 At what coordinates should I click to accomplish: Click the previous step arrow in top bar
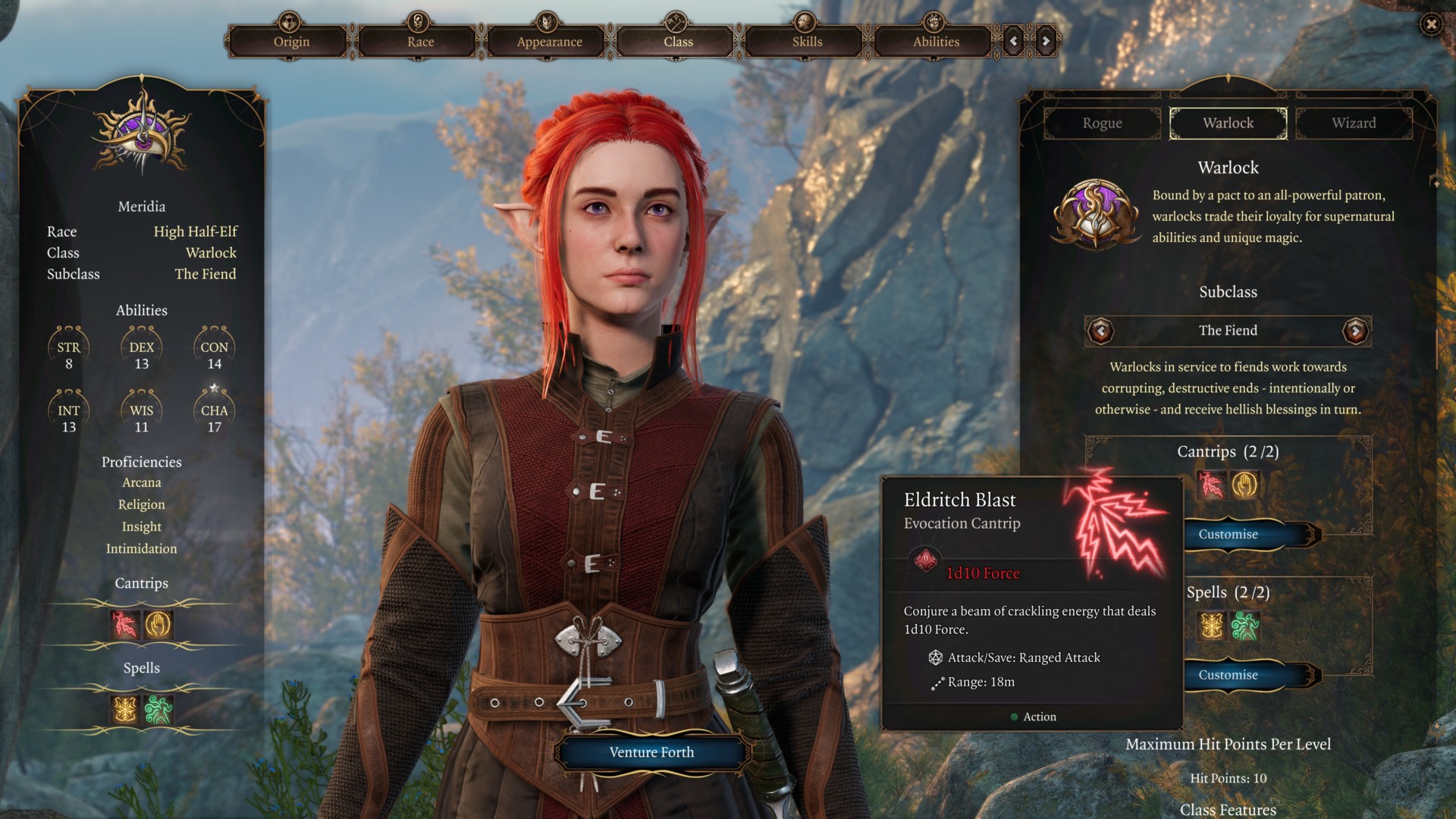pos(1013,41)
